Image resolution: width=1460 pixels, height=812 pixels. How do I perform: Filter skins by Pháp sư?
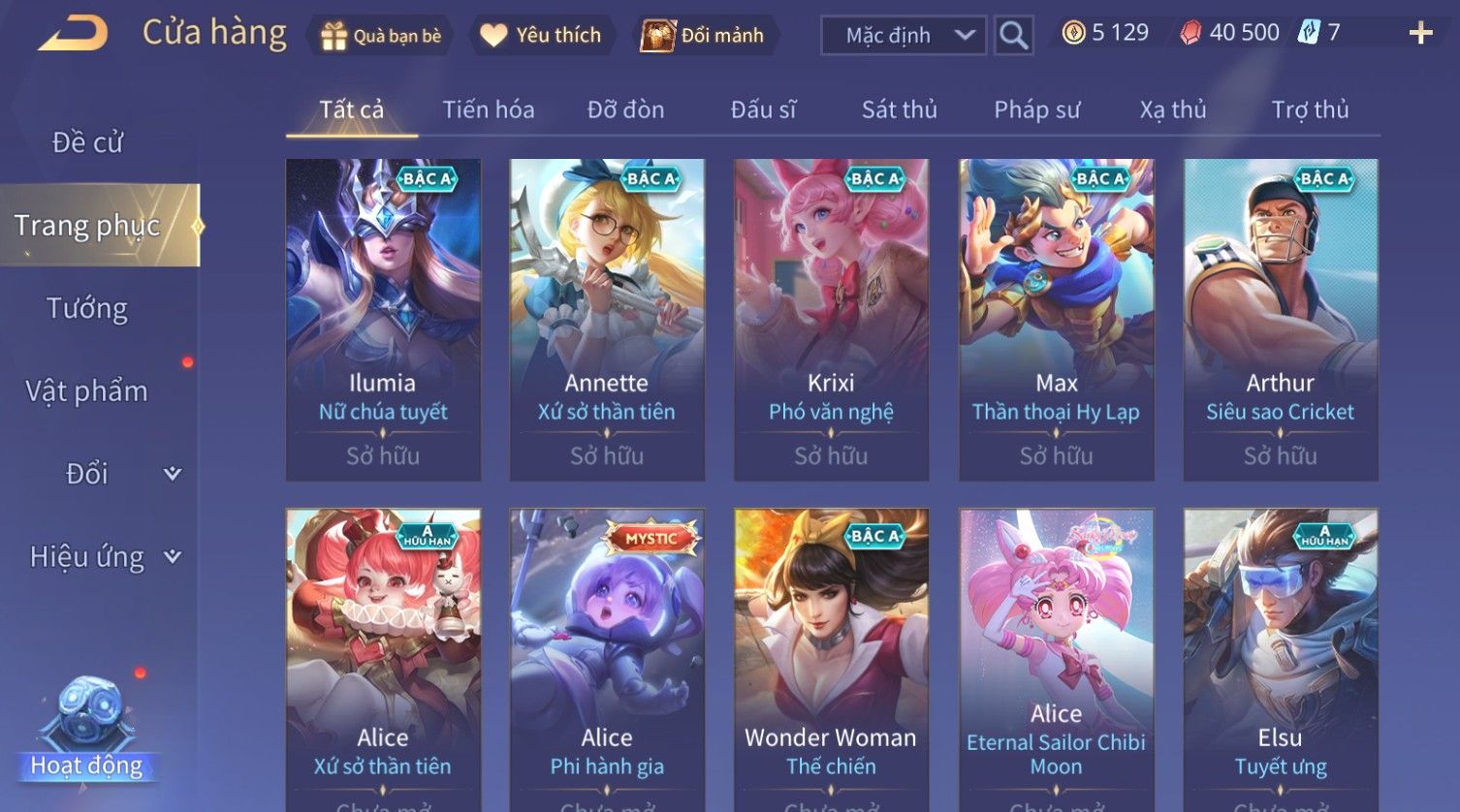coord(1036,109)
